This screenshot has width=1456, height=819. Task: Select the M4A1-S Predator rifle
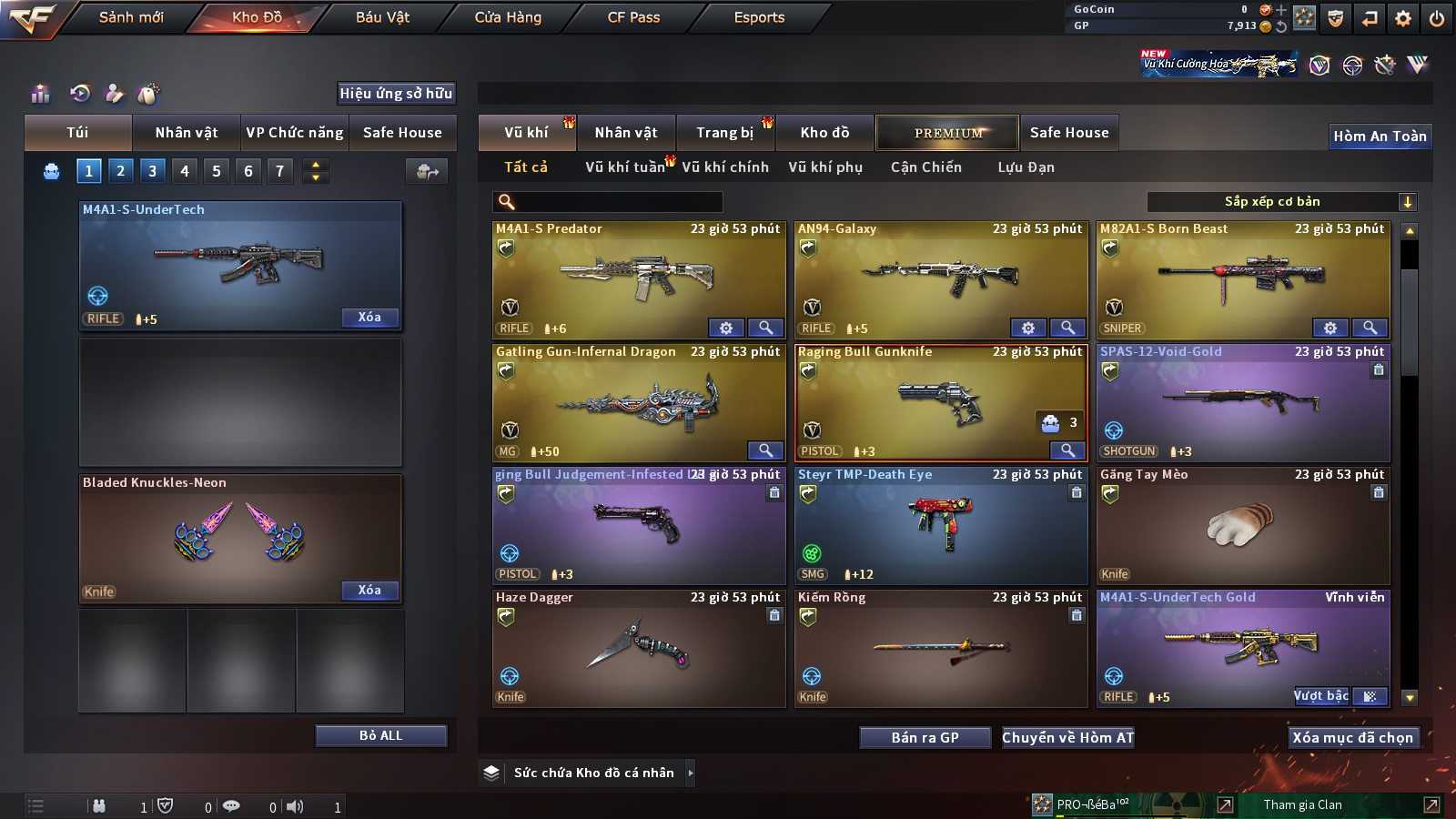tap(638, 279)
